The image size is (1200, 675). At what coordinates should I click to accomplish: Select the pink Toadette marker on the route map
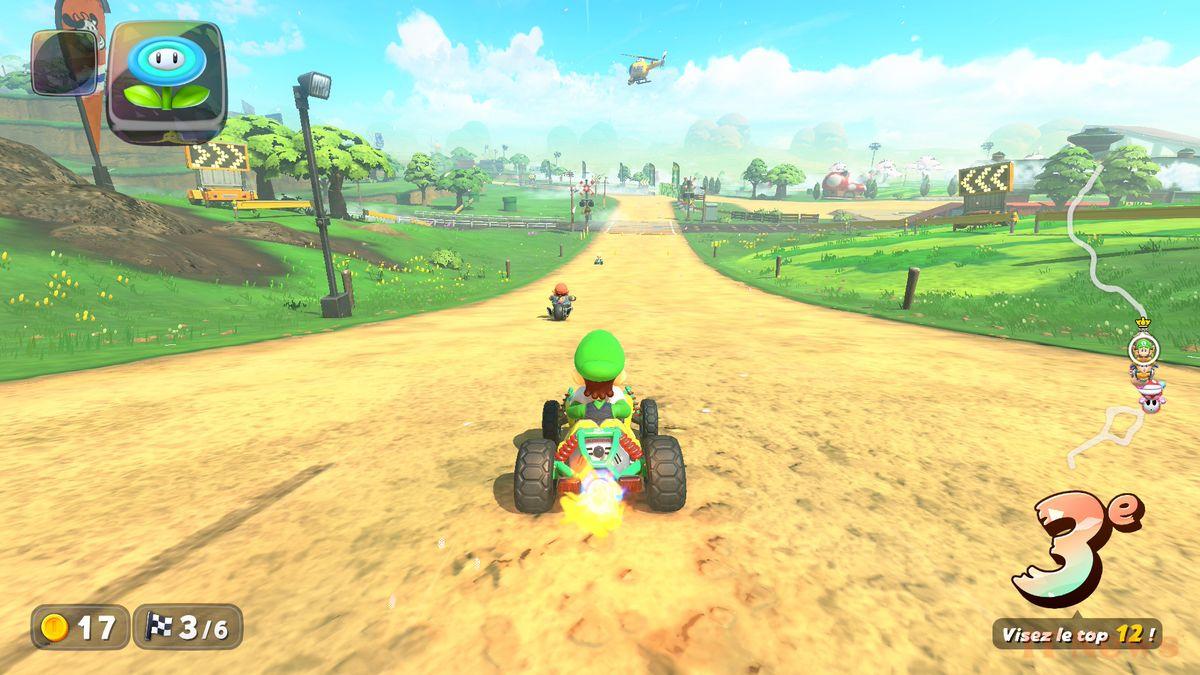[1151, 398]
